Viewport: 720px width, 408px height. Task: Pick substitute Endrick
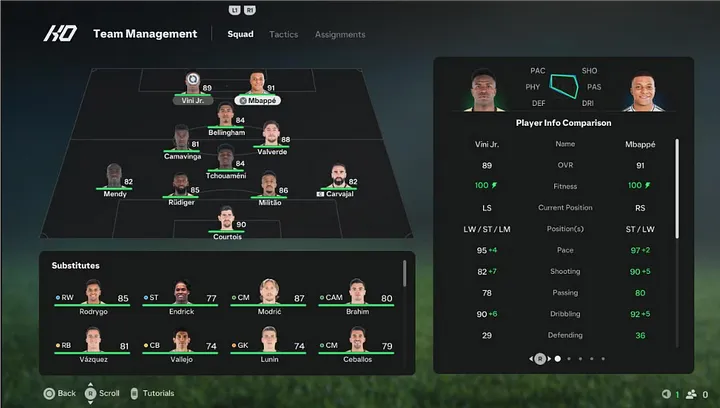point(181,296)
